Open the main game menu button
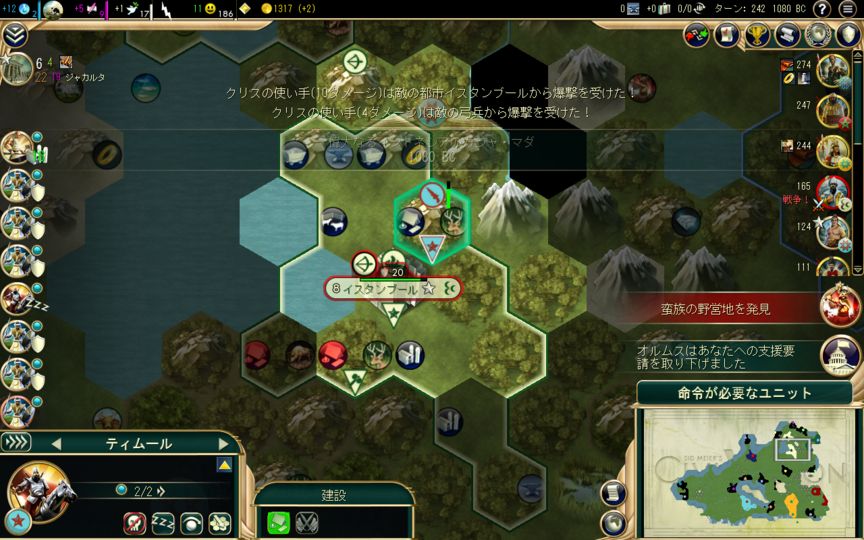 (x=847, y=9)
